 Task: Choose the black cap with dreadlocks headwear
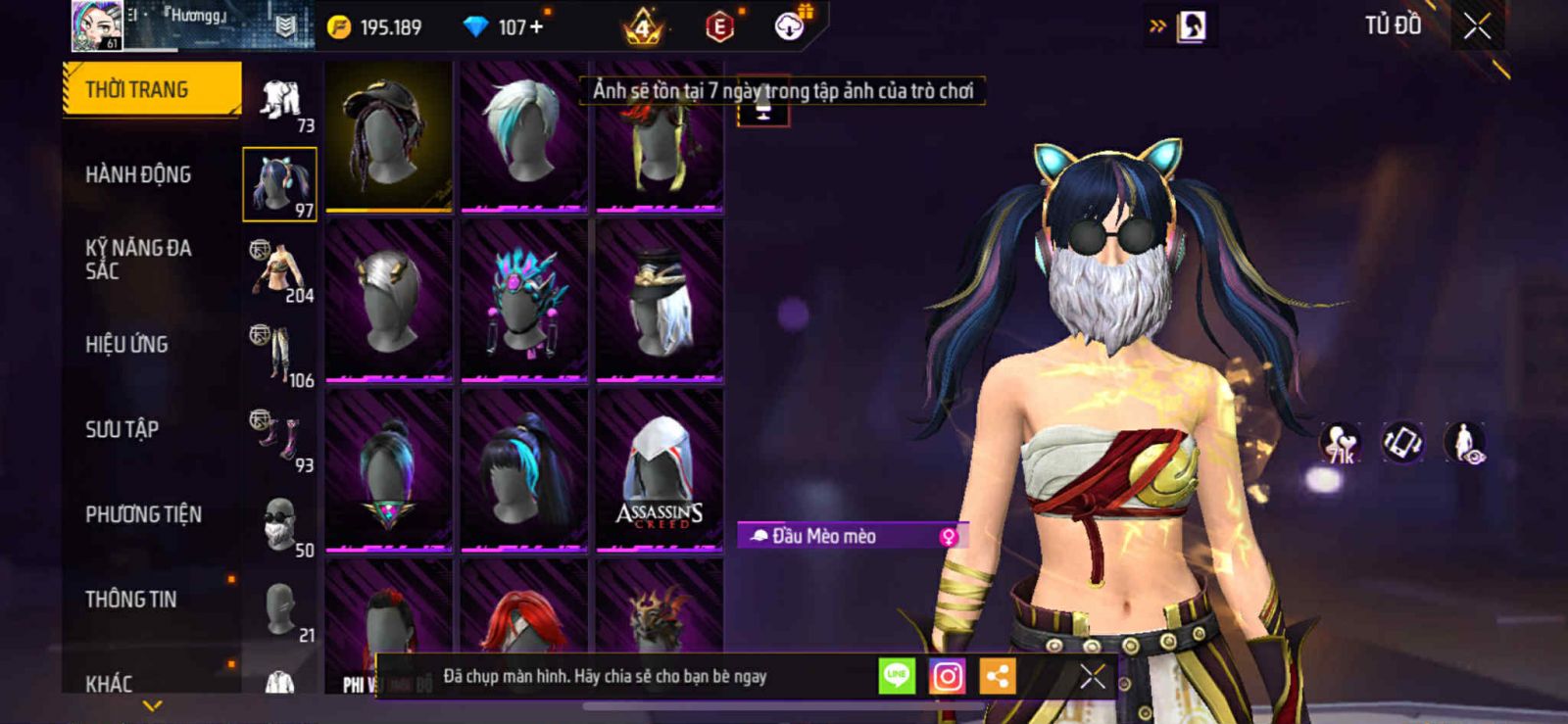coord(389,136)
